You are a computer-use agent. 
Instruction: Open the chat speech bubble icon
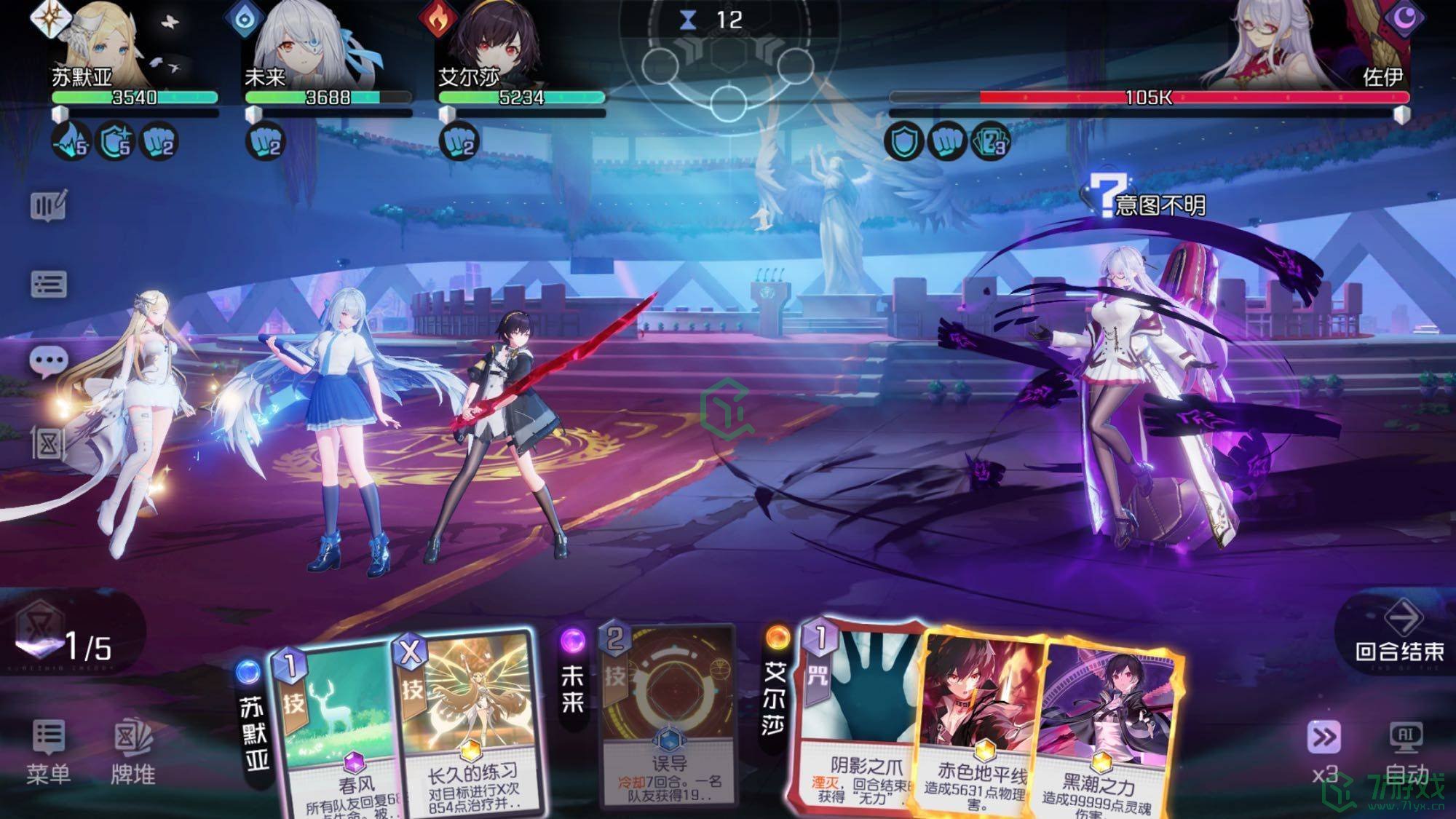coord(49,362)
